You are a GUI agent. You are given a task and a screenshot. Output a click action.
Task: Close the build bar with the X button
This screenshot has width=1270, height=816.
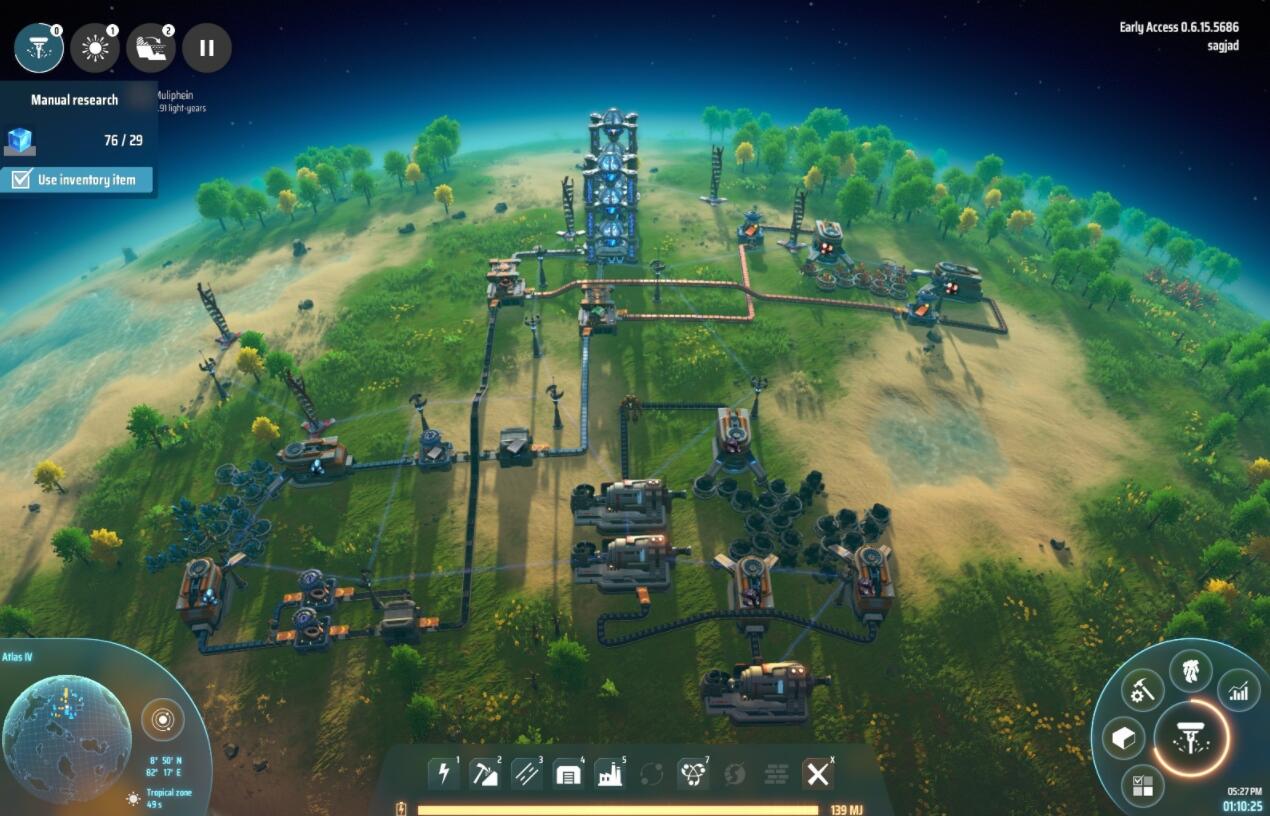click(818, 773)
